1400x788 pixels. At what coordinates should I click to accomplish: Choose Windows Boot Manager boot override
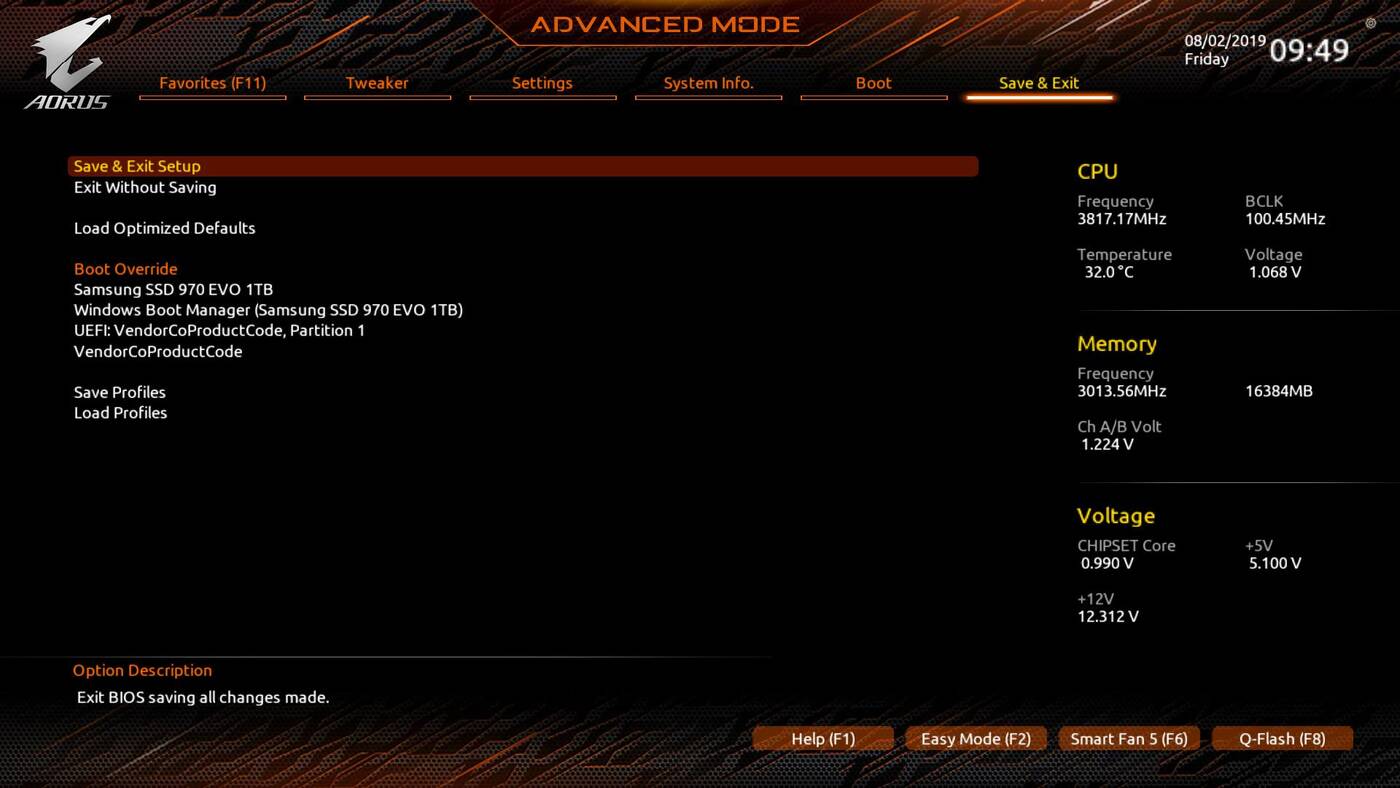[x=268, y=310]
